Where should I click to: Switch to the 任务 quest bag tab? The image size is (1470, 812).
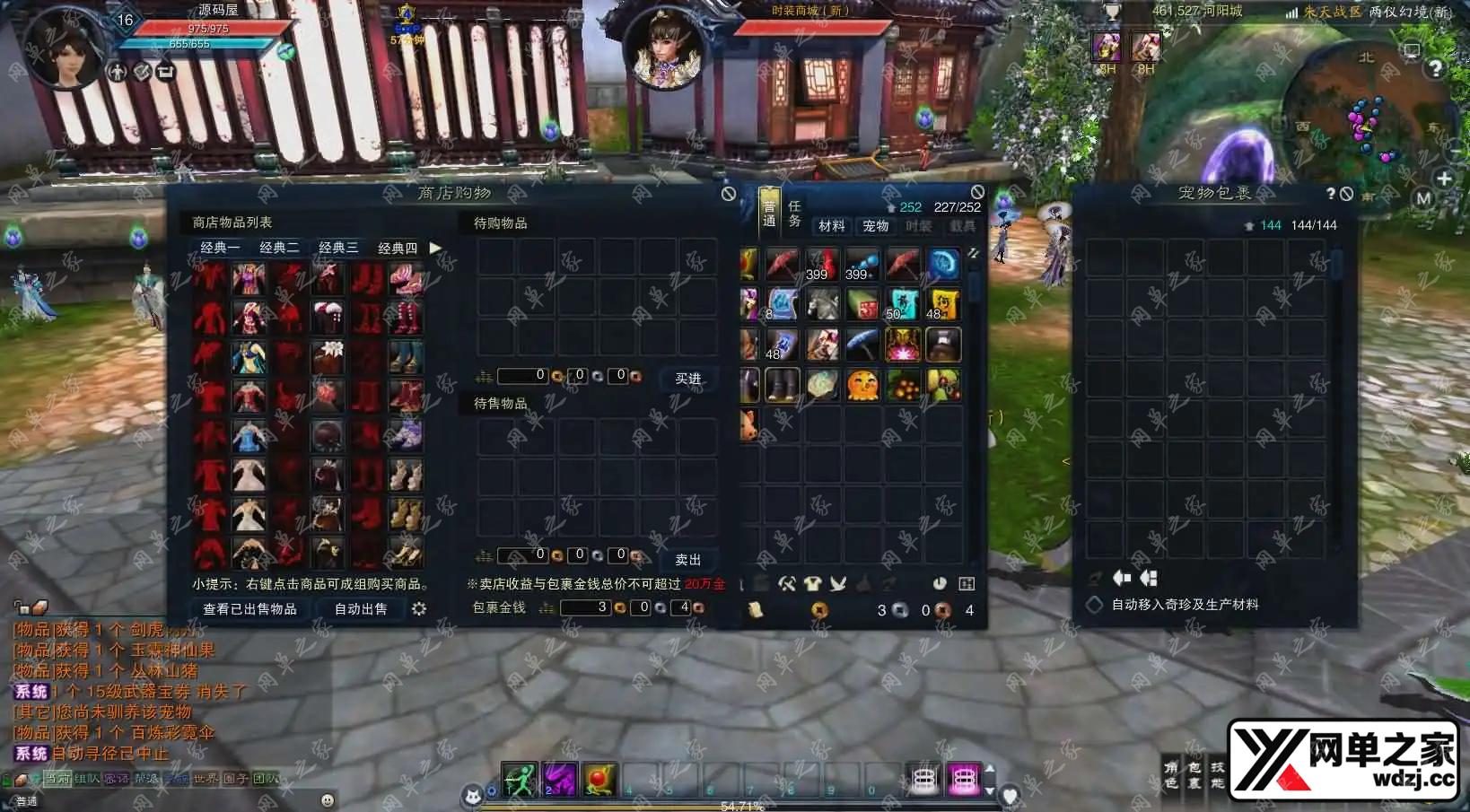[x=794, y=214]
